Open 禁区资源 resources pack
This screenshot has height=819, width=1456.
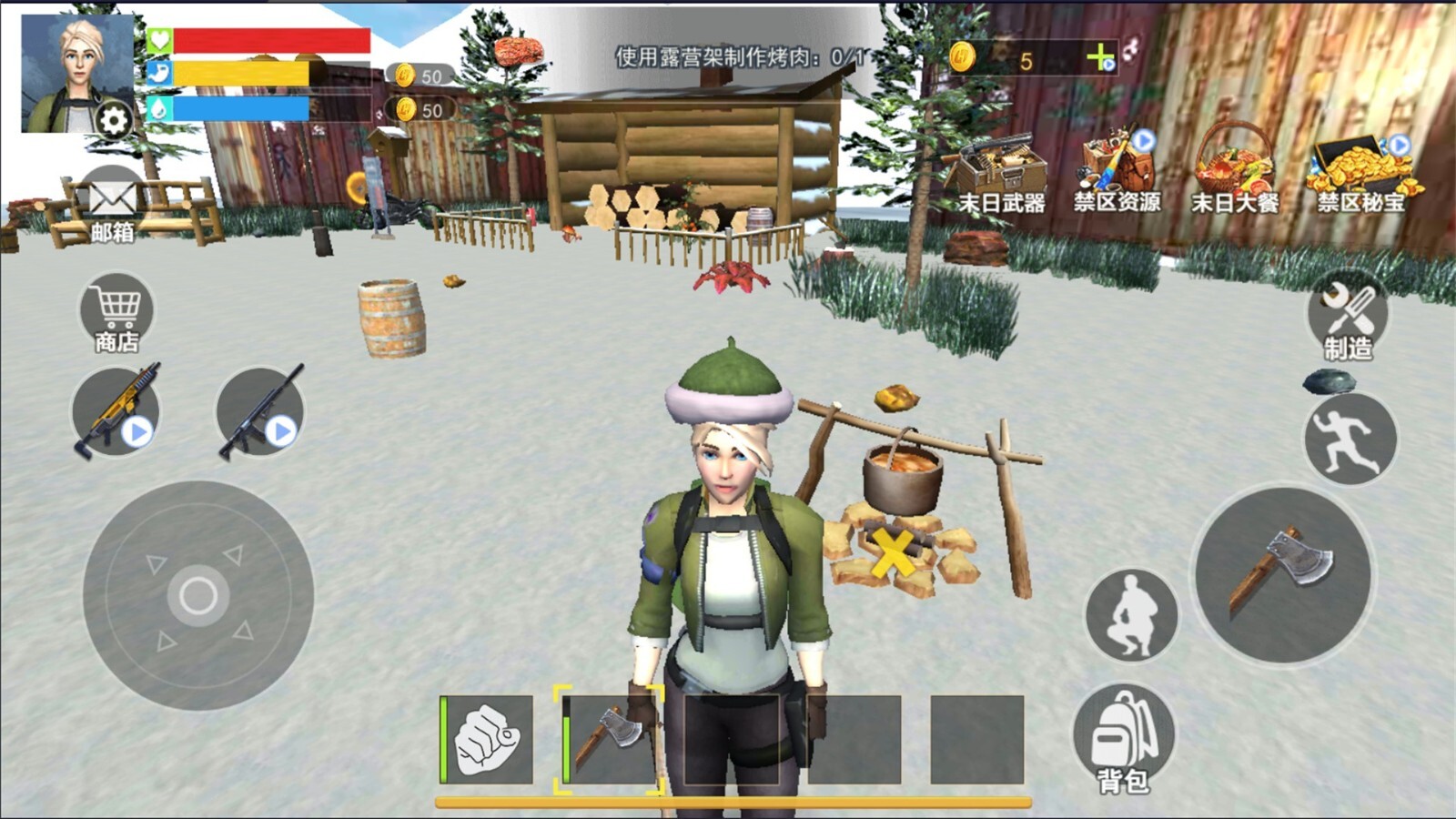tap(1117, 173)
